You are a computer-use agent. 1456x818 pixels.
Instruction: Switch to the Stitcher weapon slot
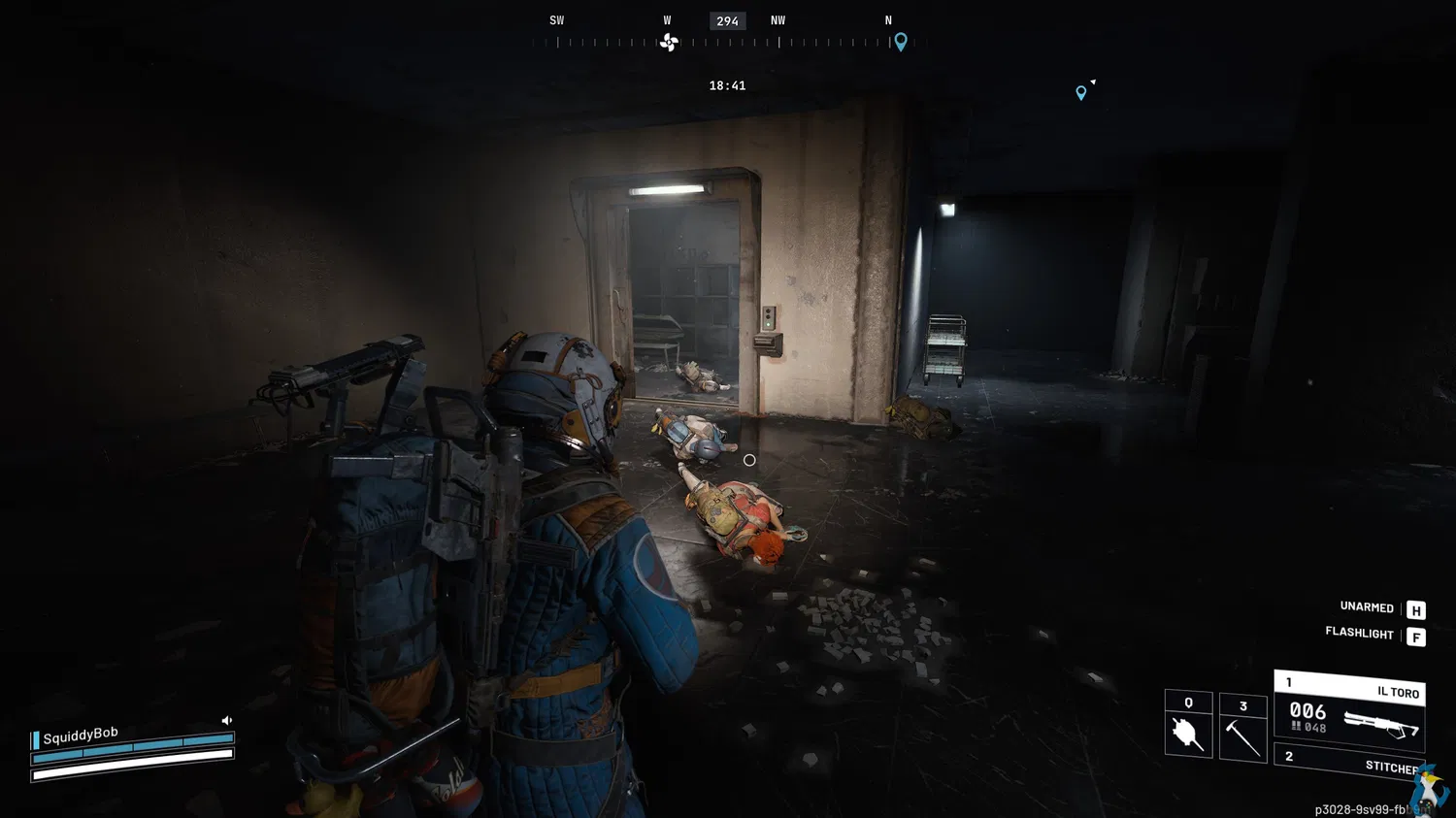click(x=1349, y=762)
